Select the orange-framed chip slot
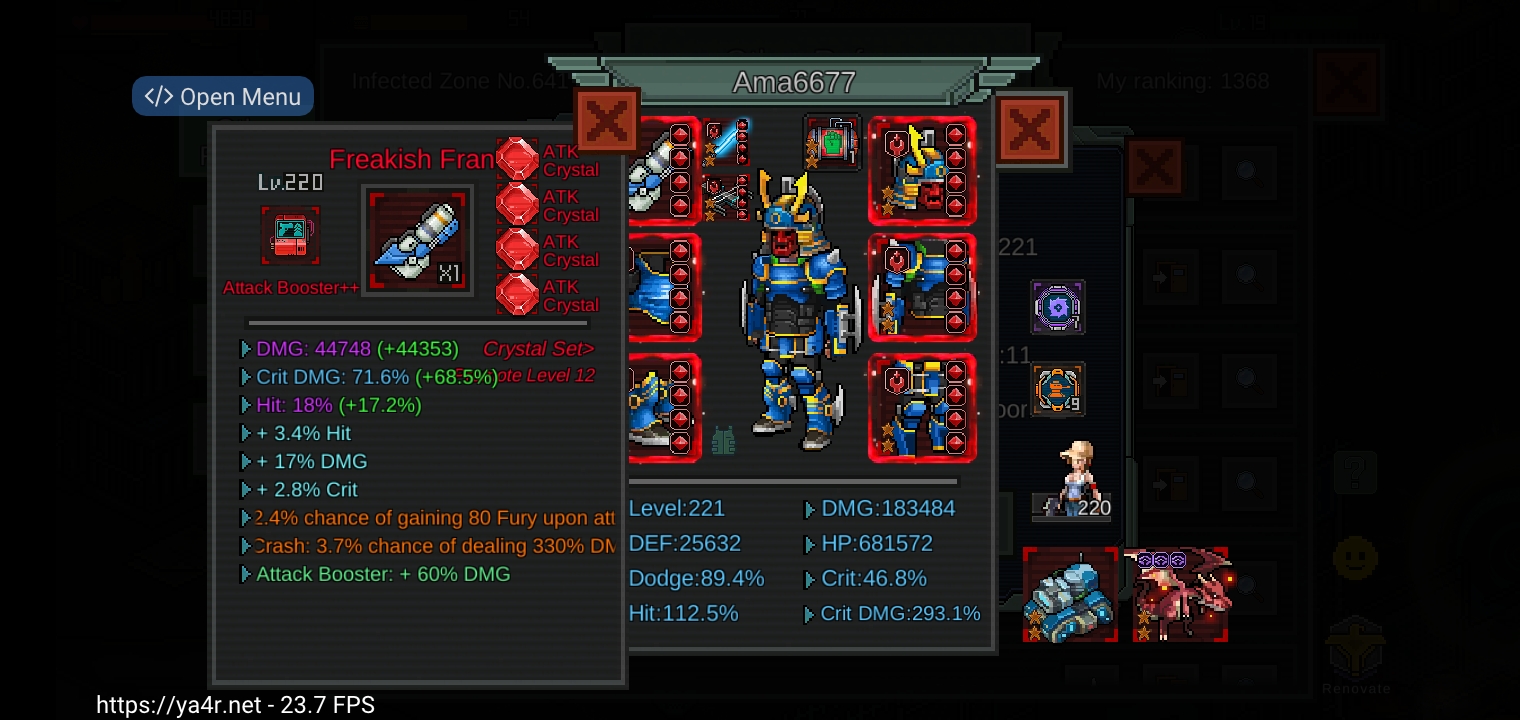The height and width of the screenshot is (720, 1520). click(x=1057, y=388)
